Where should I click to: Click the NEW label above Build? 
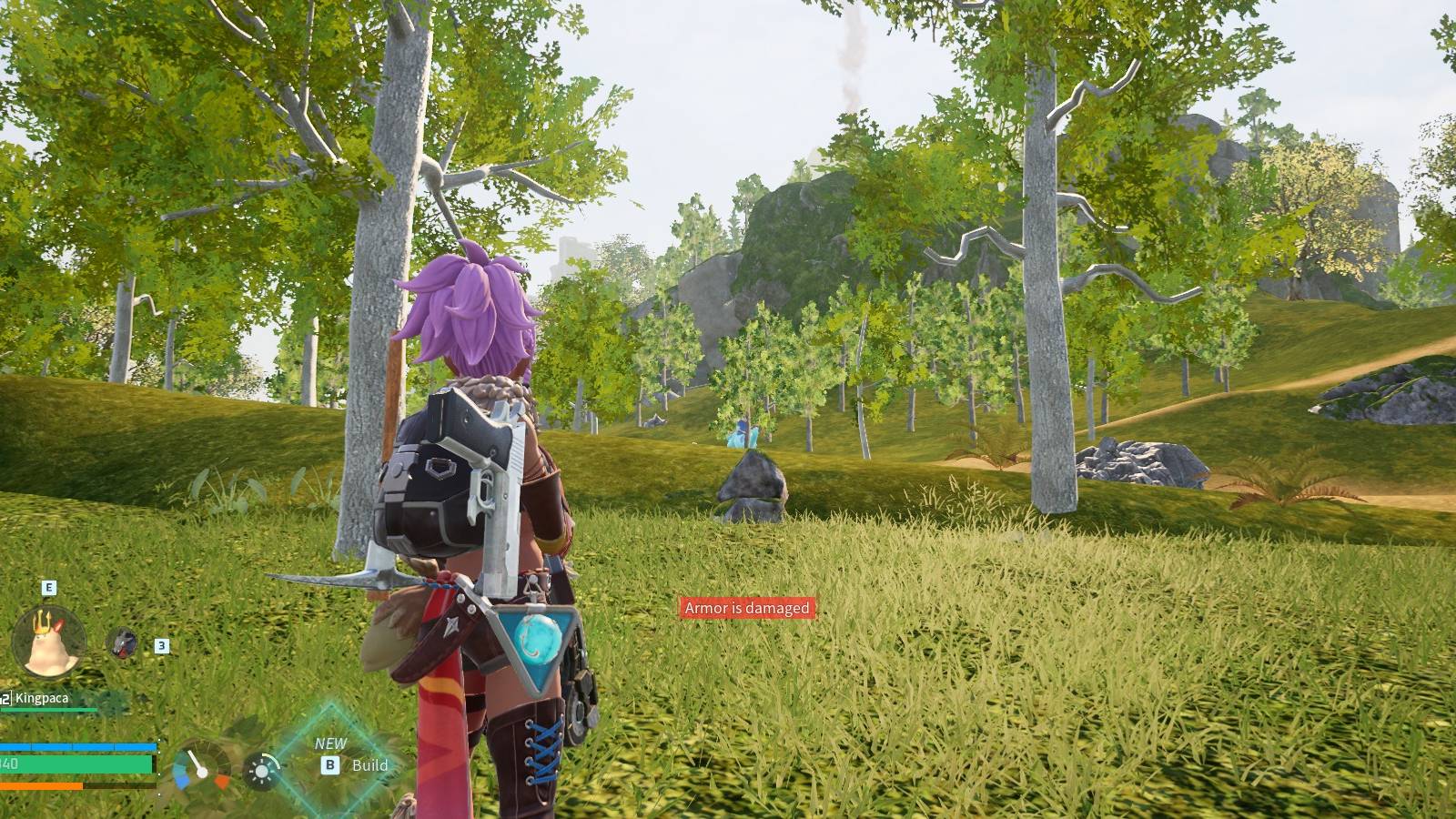(x=331, y=743)
